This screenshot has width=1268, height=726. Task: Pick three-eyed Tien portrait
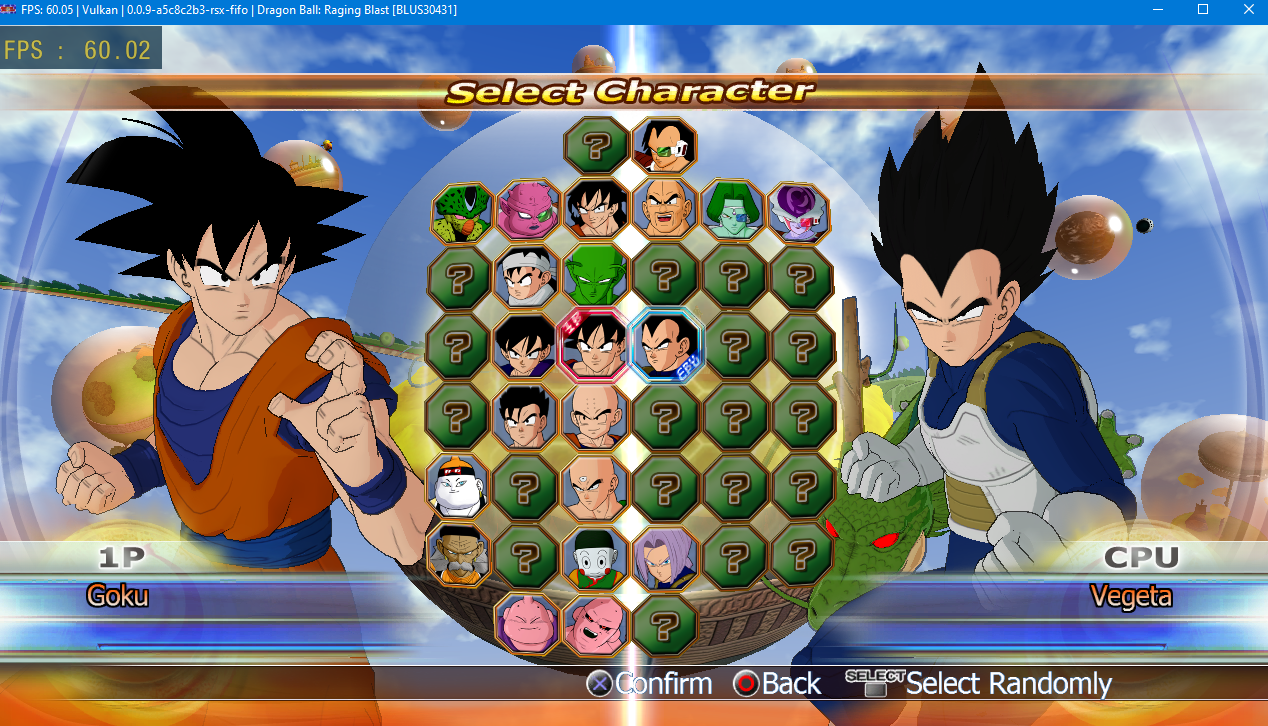(595, 485)
